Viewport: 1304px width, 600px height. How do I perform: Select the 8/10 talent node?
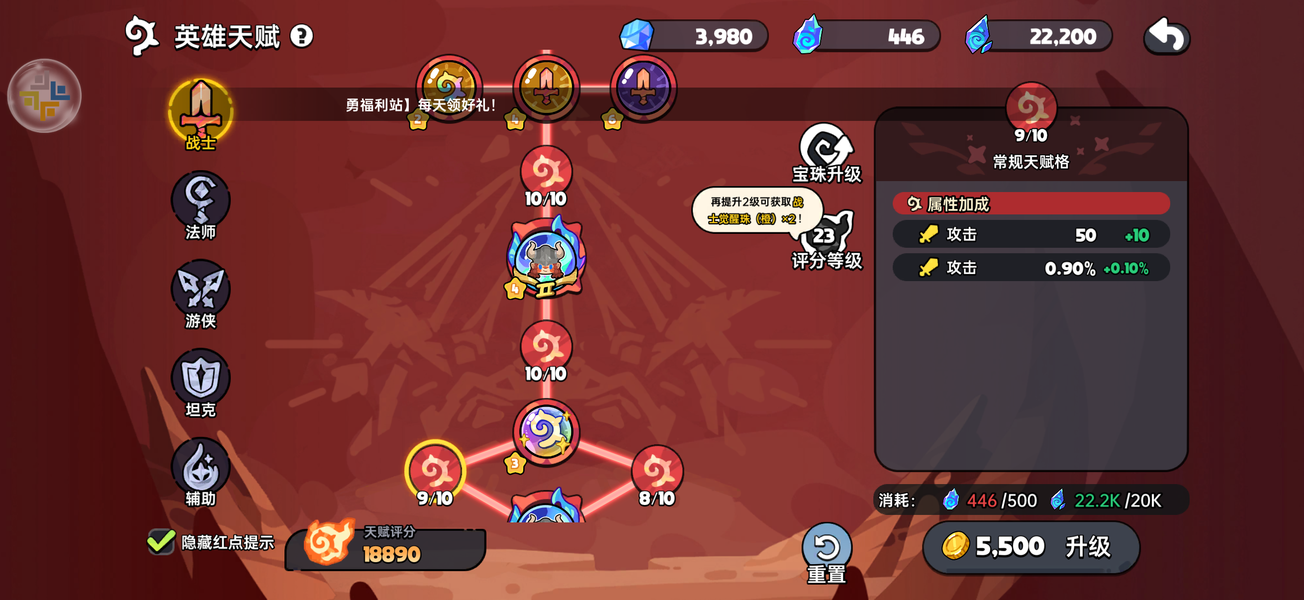click(x=657, y=469)
